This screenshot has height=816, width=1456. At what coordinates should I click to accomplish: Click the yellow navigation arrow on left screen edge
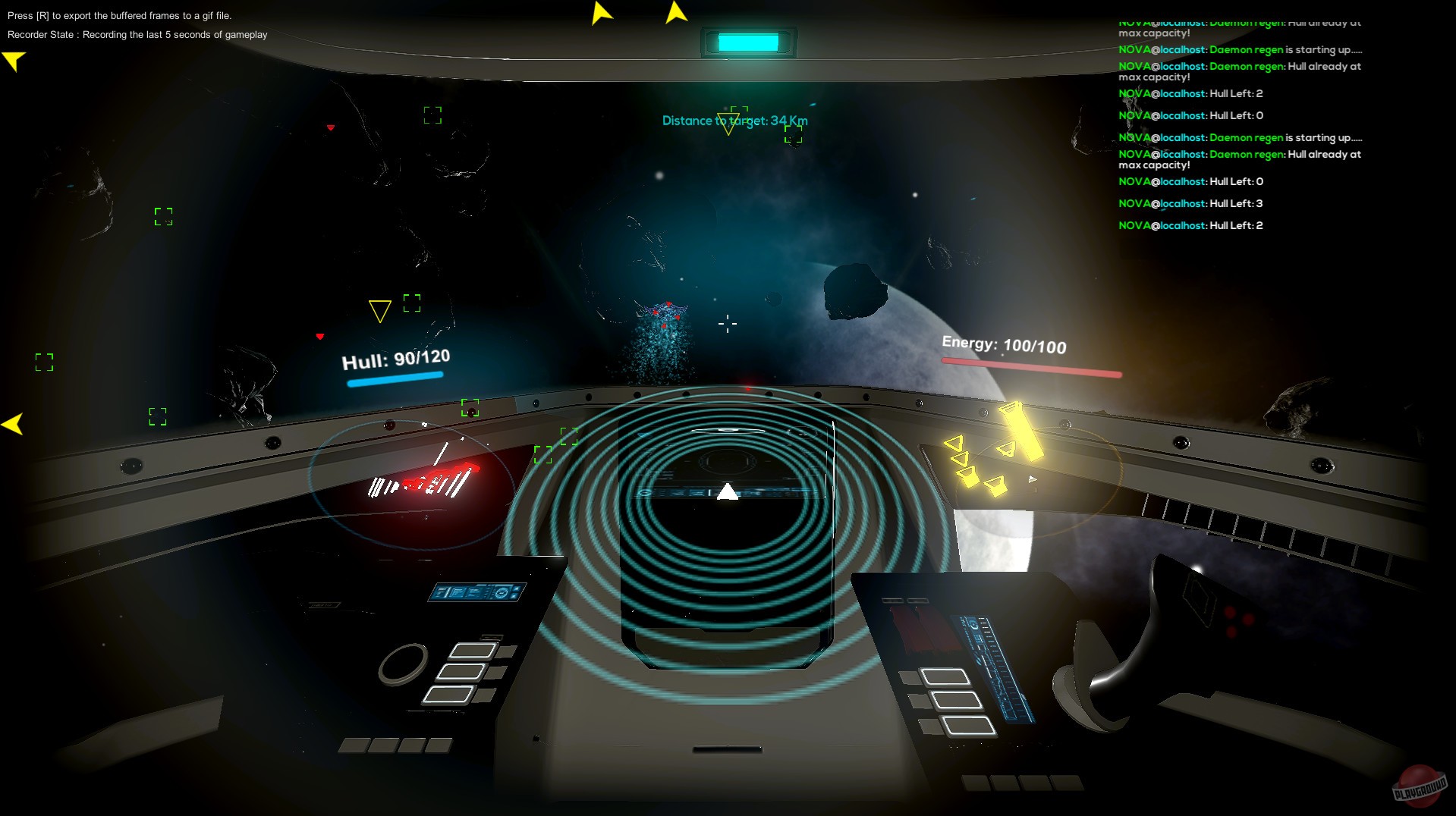point(12,422)
